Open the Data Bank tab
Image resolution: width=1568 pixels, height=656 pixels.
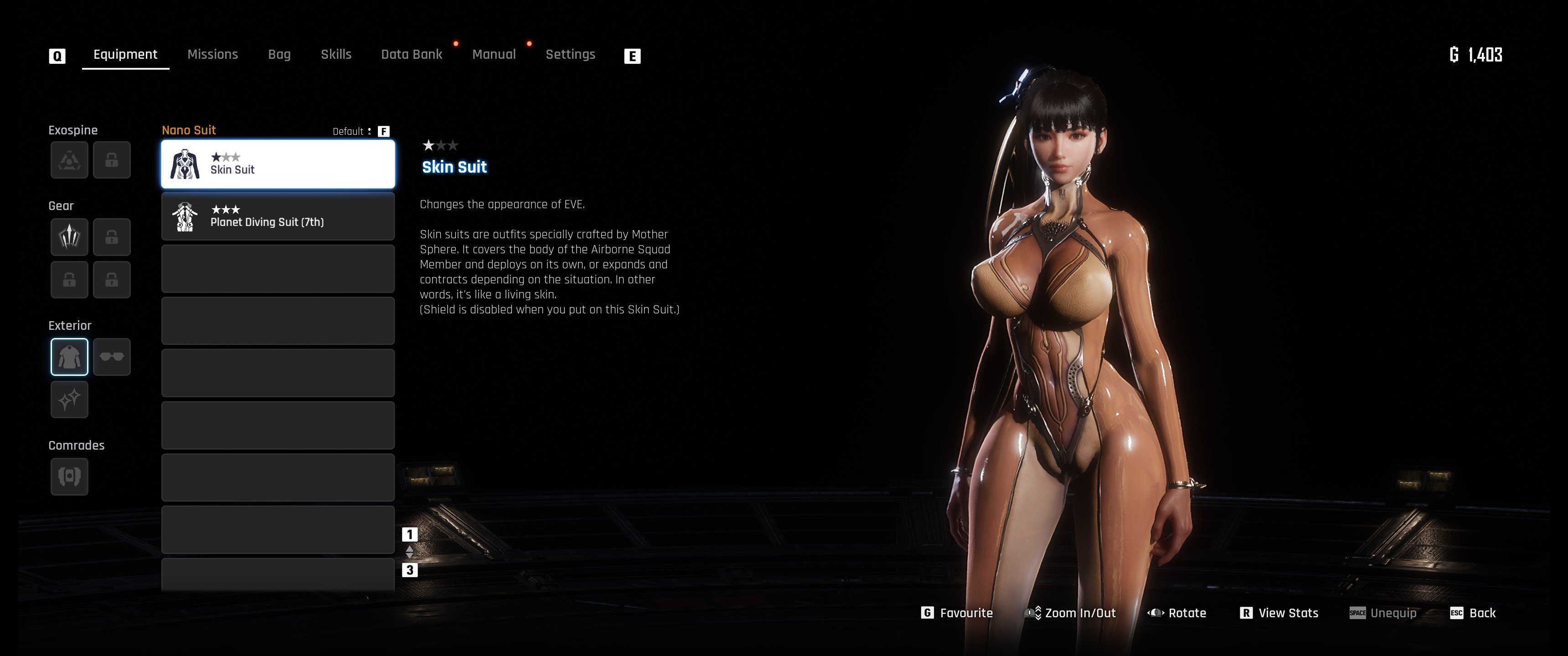(412, 54)
